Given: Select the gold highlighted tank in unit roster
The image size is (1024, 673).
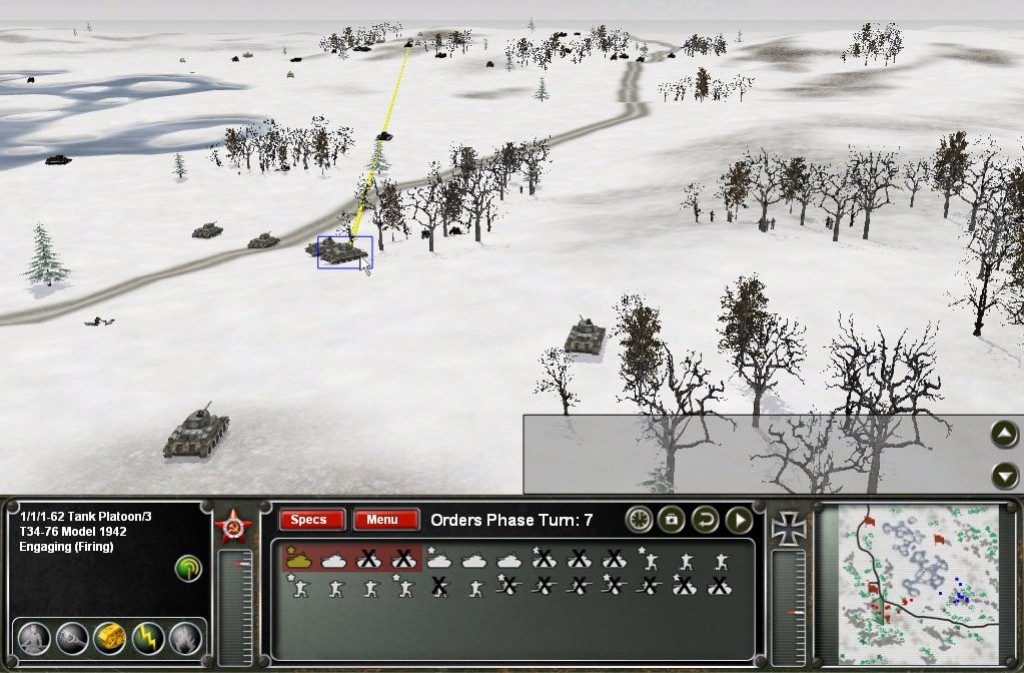Looking at the screenshot, I should pyautogui.click(x=299, y=559).
